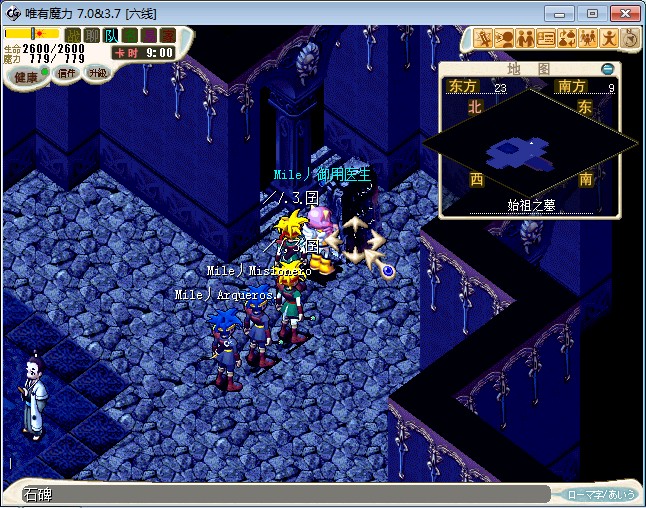Open the 健康 health status button
Screen dimensions: 646x508
(x=24, y=77)
